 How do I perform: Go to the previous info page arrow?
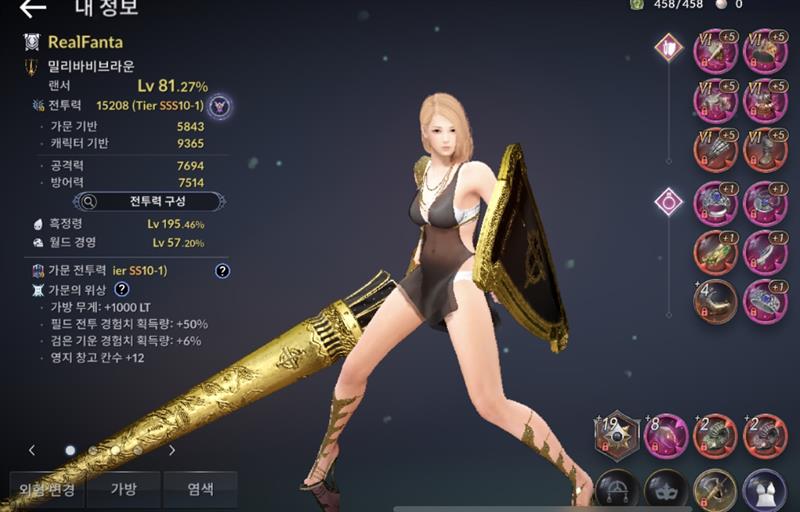tap(32, 450)
